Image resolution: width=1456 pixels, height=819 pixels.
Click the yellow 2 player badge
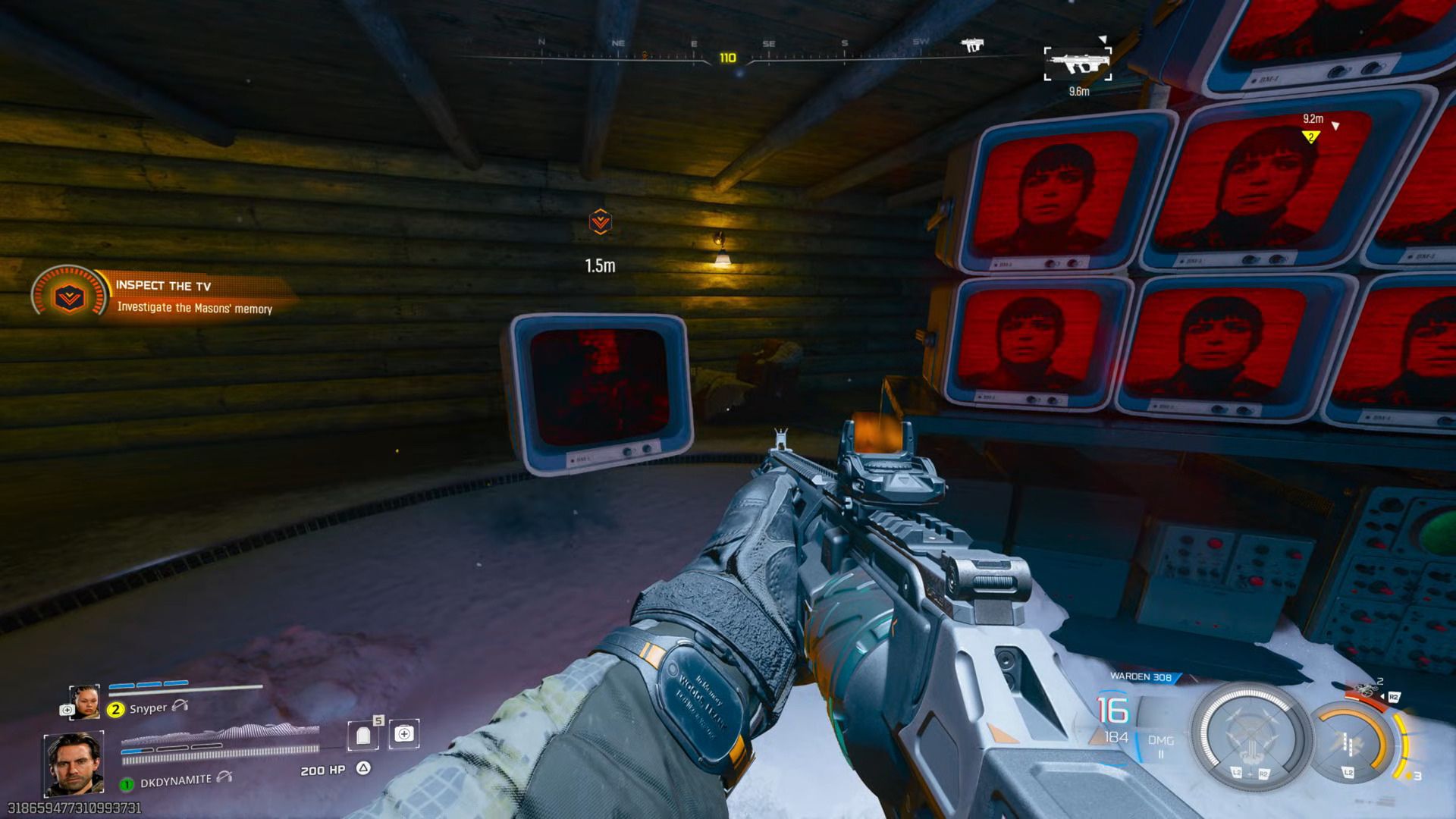[115, 709]
